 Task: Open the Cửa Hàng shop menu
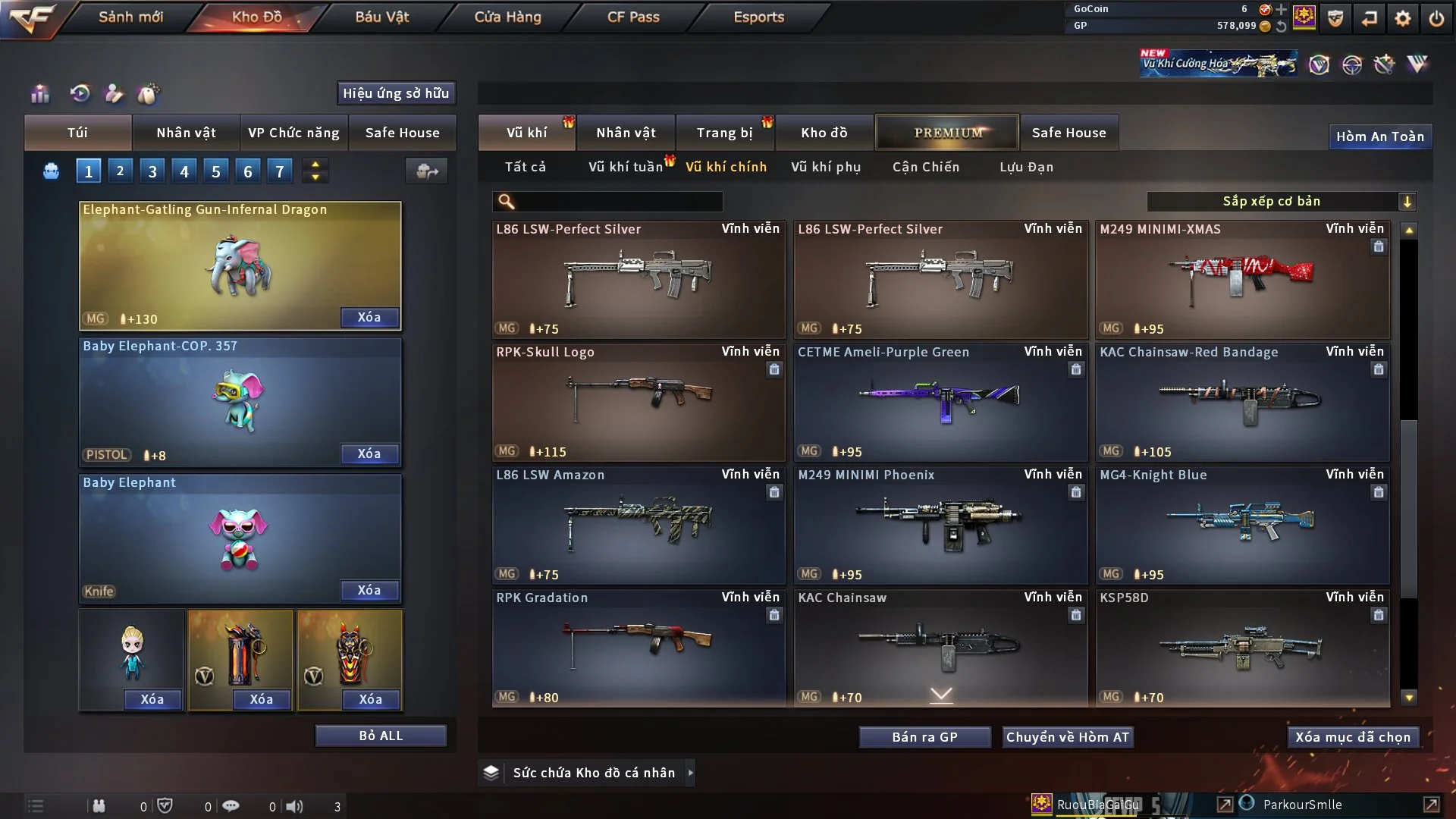[x=507, y=17]
